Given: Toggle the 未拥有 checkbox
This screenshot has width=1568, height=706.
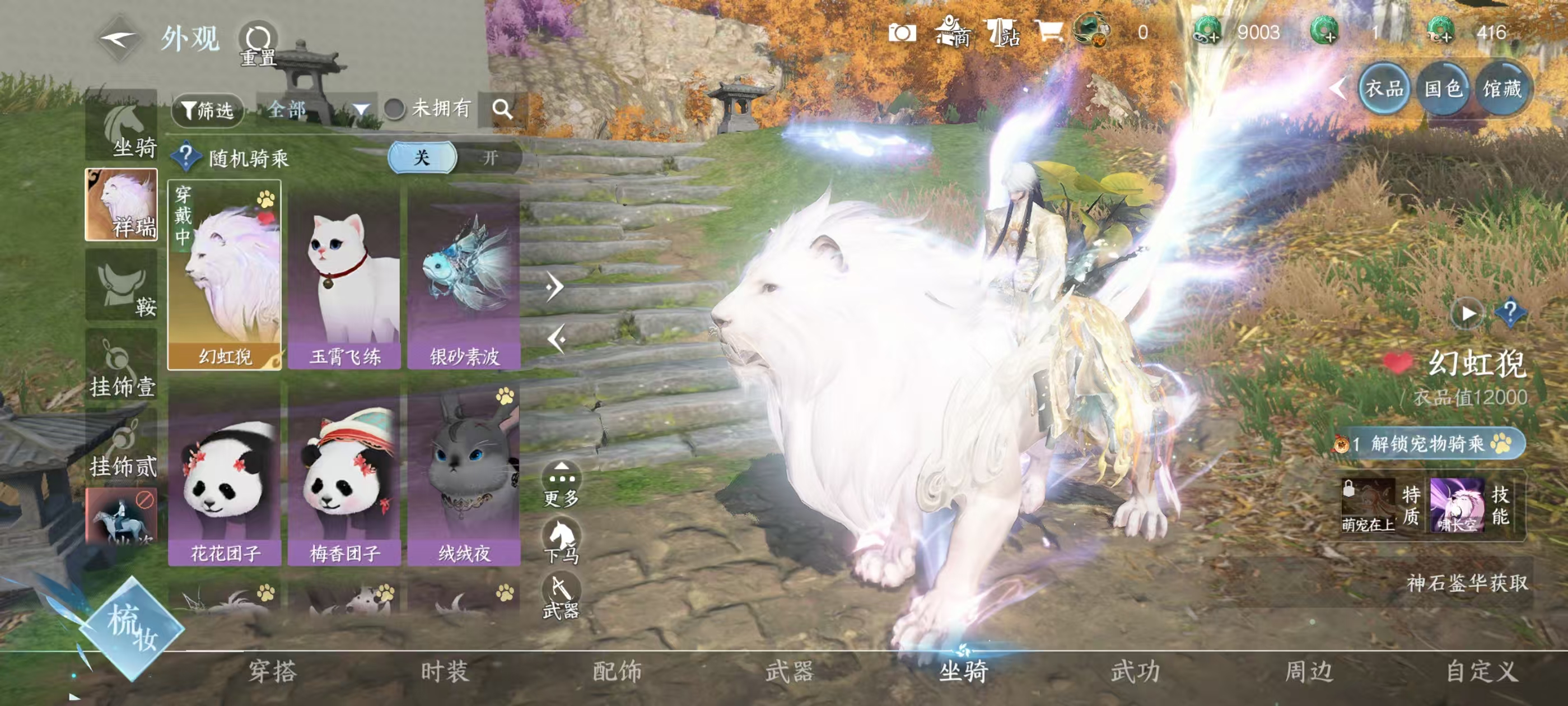Looking at the screenshot, I should click(394, 110).
